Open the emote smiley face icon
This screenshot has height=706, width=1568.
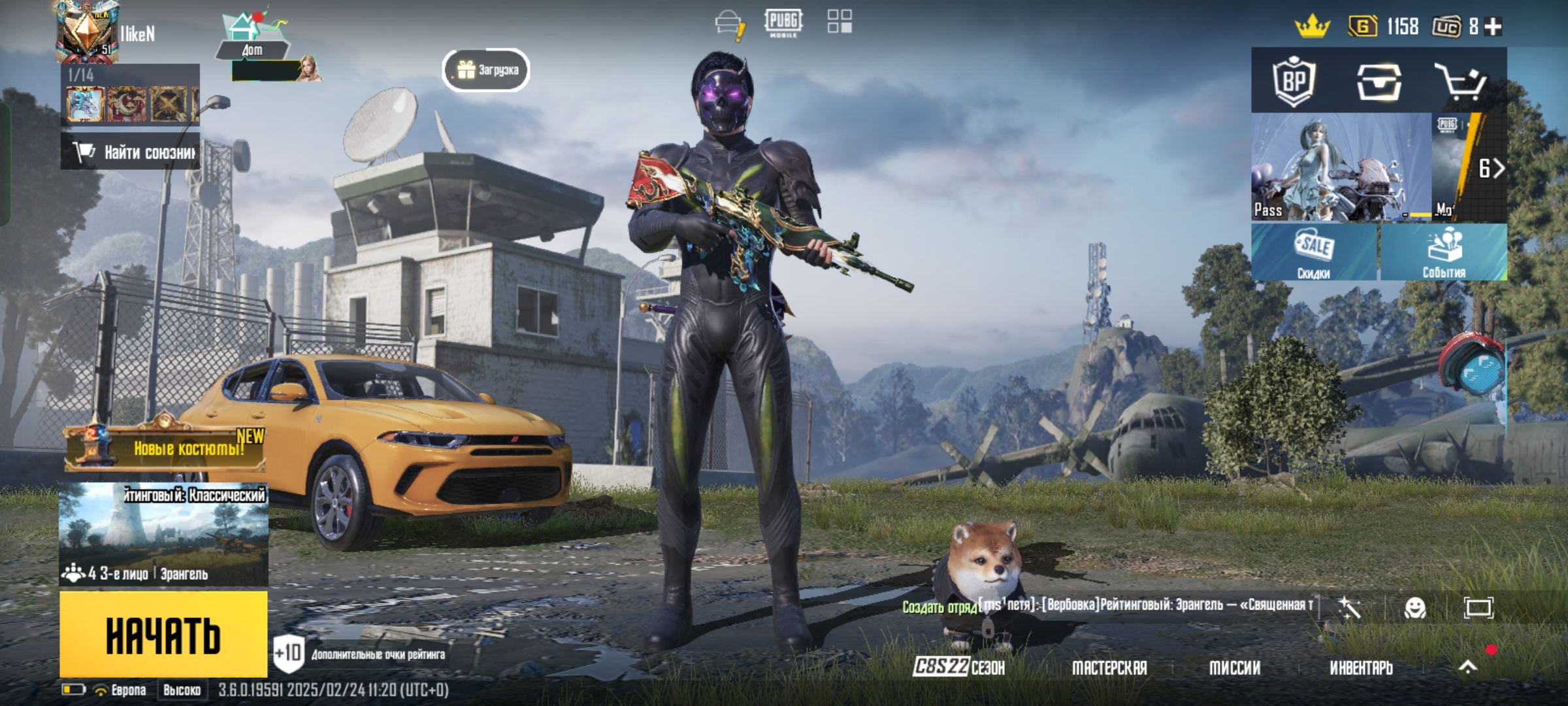(1415, 608)
